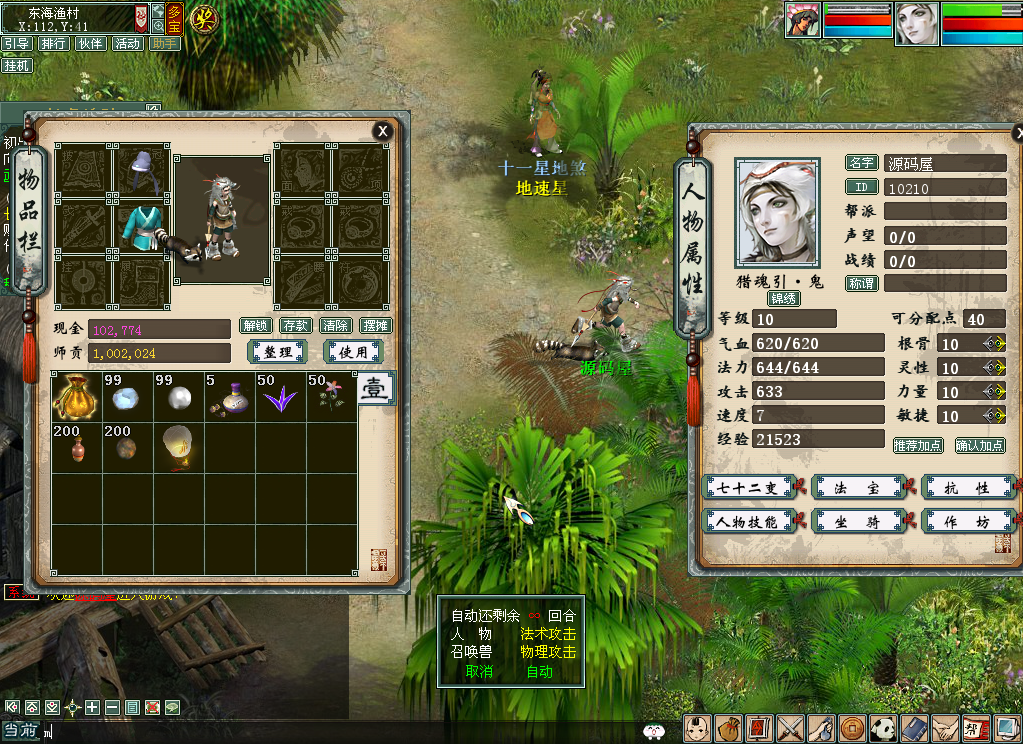Select the golden pouch item slot
Image resolution: width=1023 pixels, height=744 pixels.
click(x=77, y=396)
